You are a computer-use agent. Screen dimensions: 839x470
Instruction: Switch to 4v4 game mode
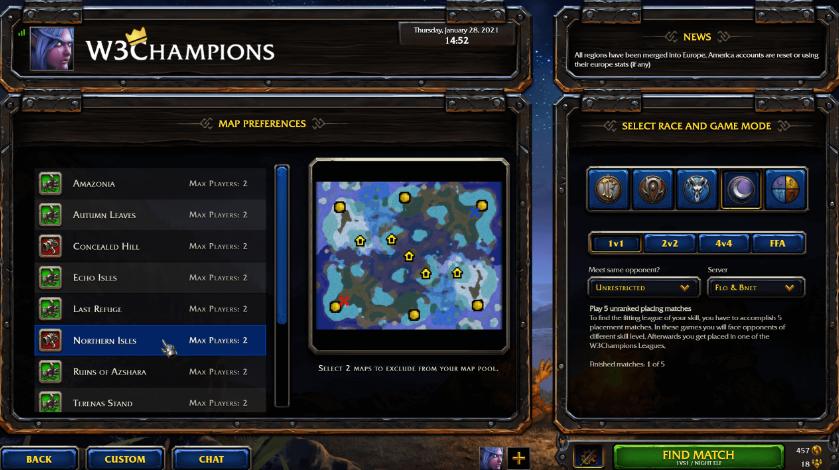coord(724,243)
